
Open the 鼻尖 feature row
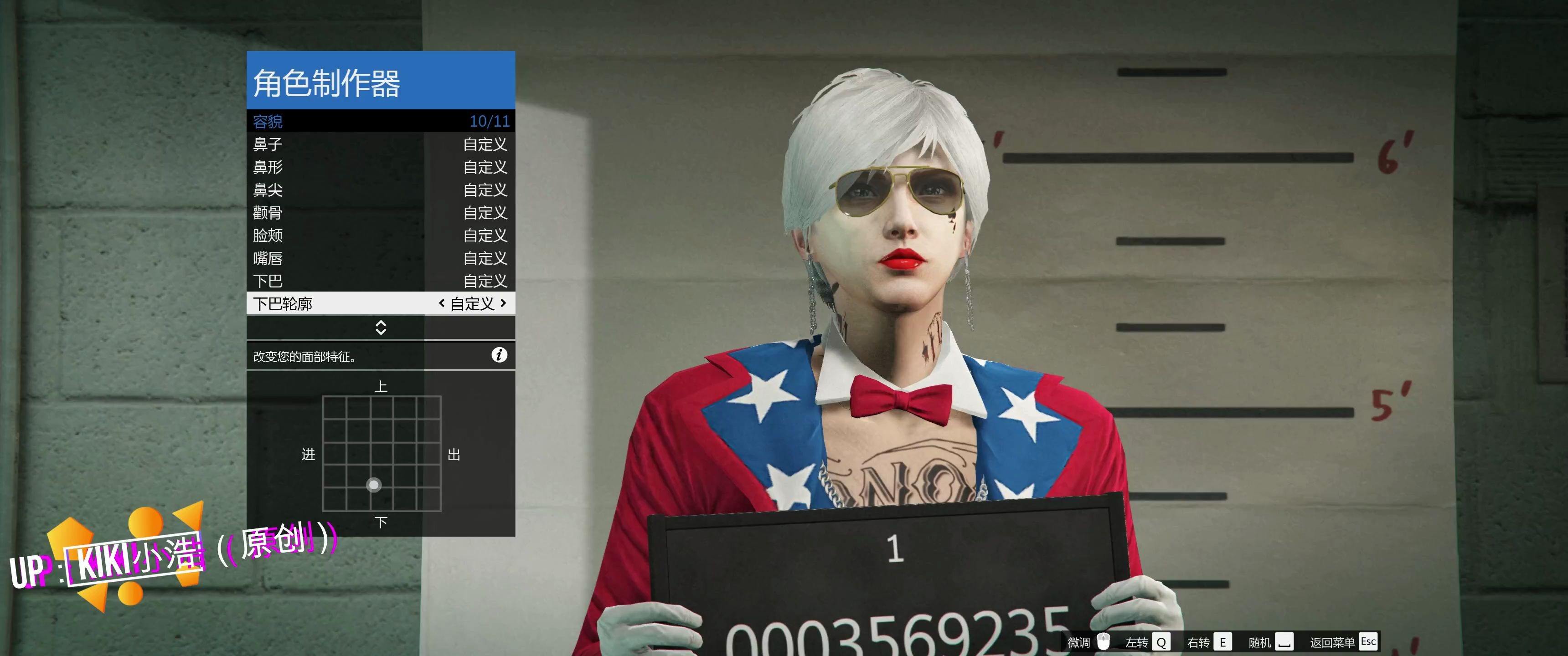coord(381,190)
